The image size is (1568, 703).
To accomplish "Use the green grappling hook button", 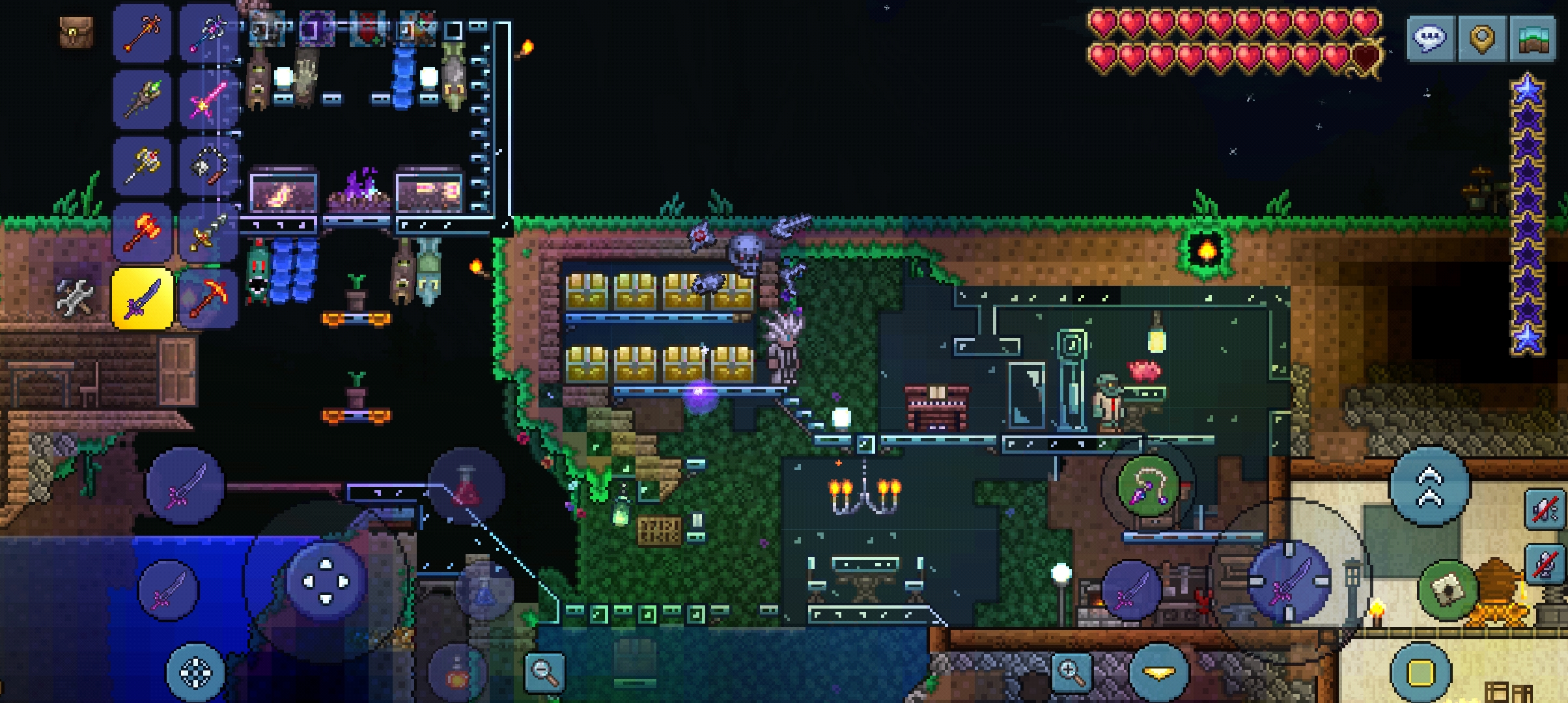I will point(1148,485).
